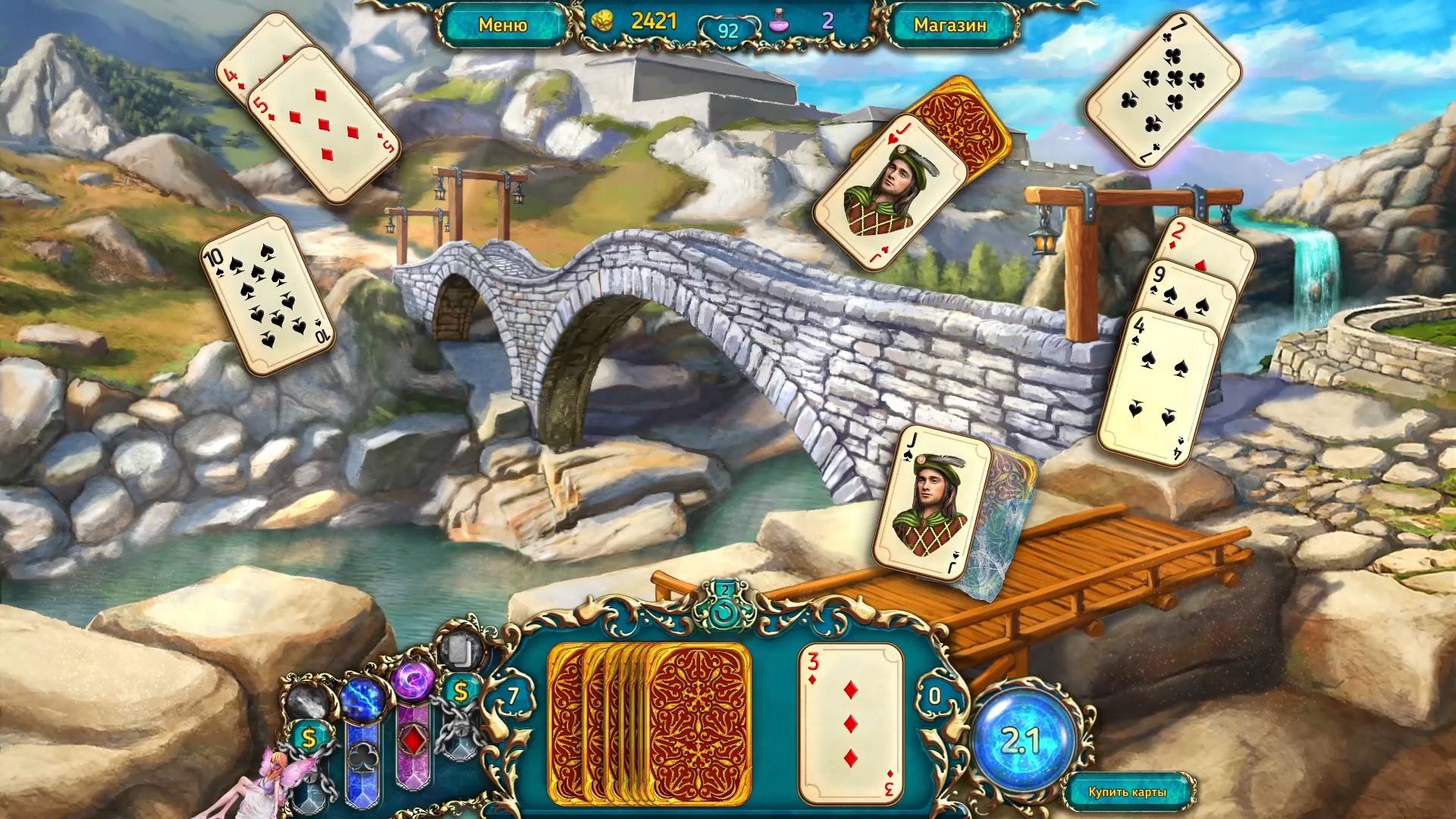Click the gold coin counter icon
Viewport: 1456px width, 819px height.
(603, 23)
